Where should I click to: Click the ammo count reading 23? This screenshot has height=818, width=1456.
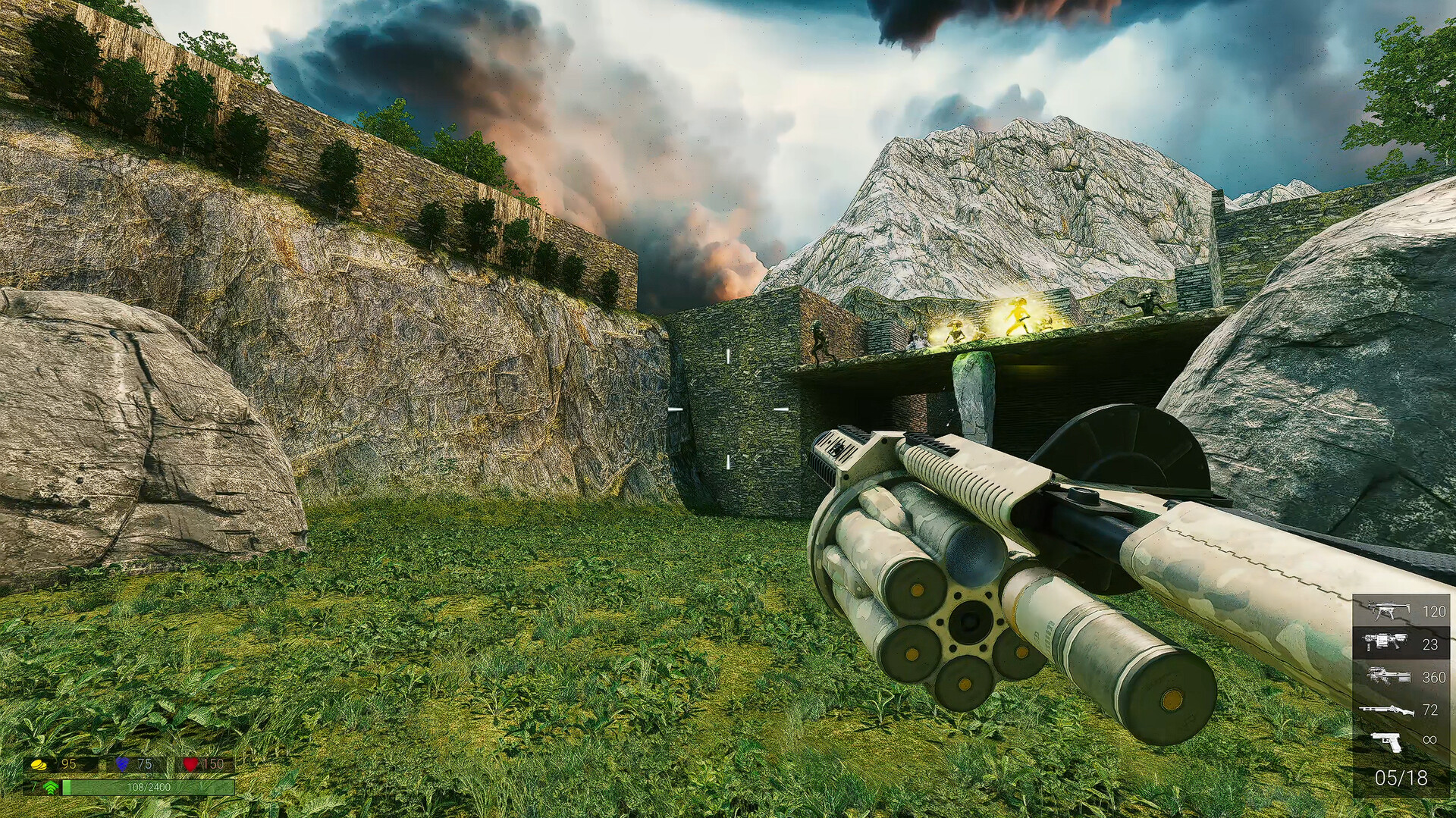point(1430,644)
